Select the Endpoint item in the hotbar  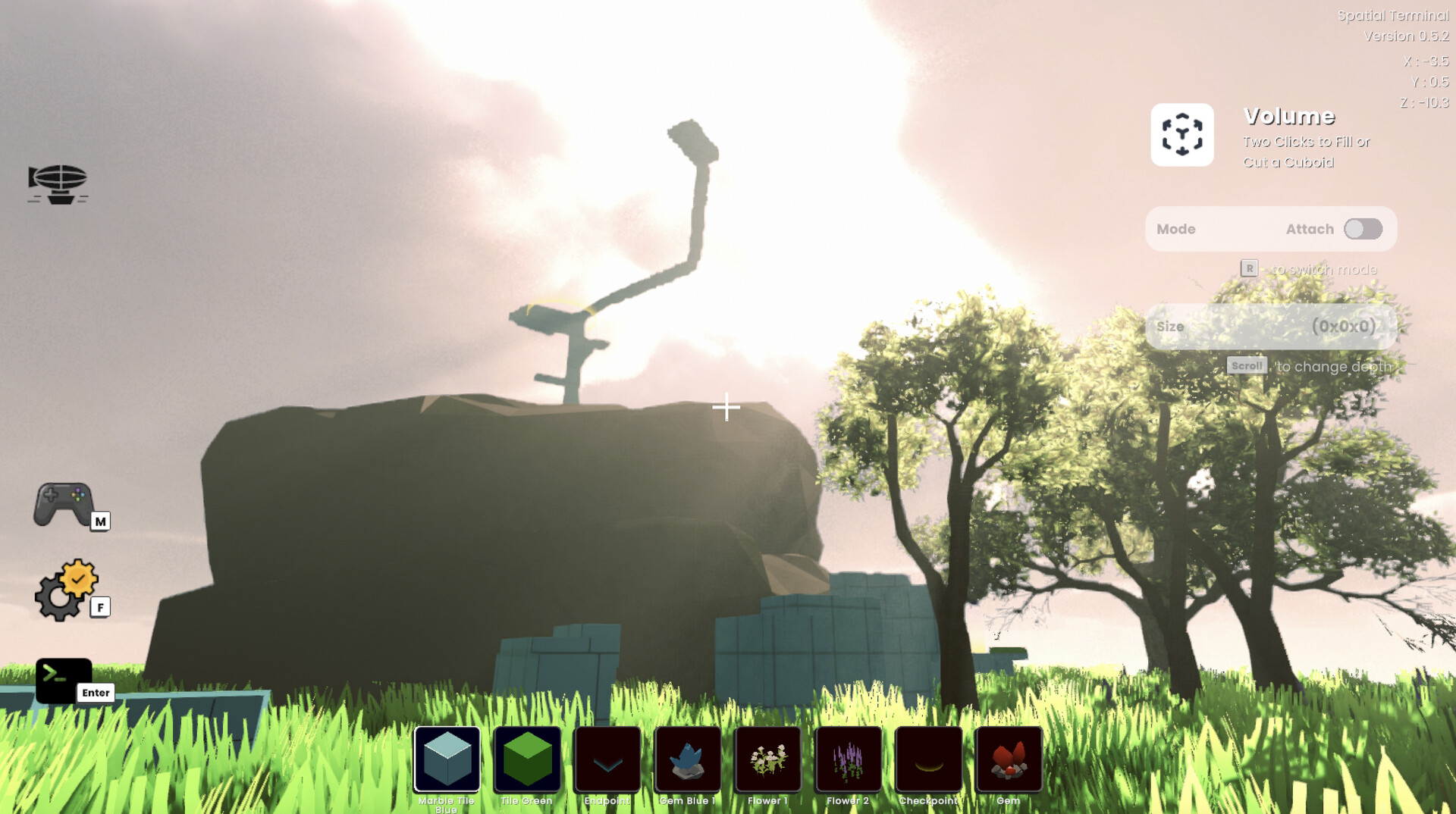[607, 760]
